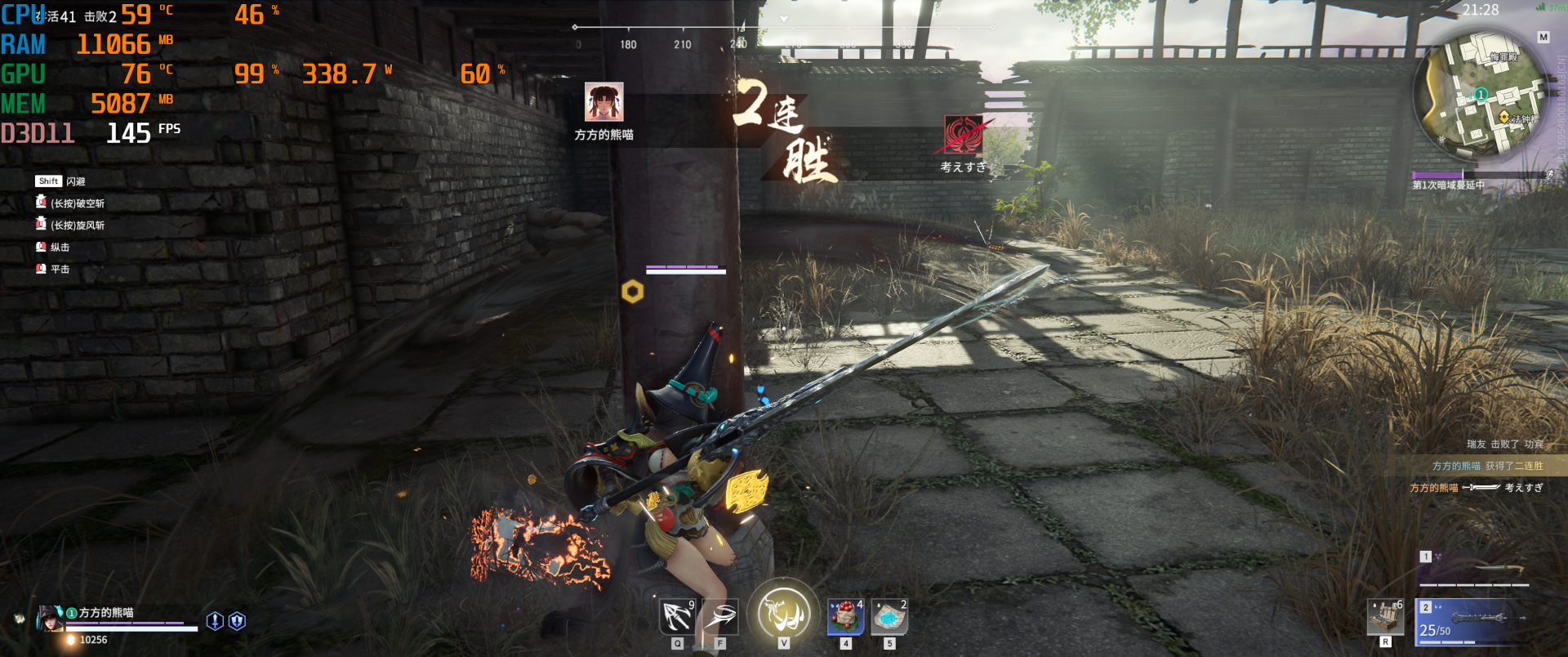Click the red emblem of defeated 考えすぎ
The image size is (1568, 657).
964,135
